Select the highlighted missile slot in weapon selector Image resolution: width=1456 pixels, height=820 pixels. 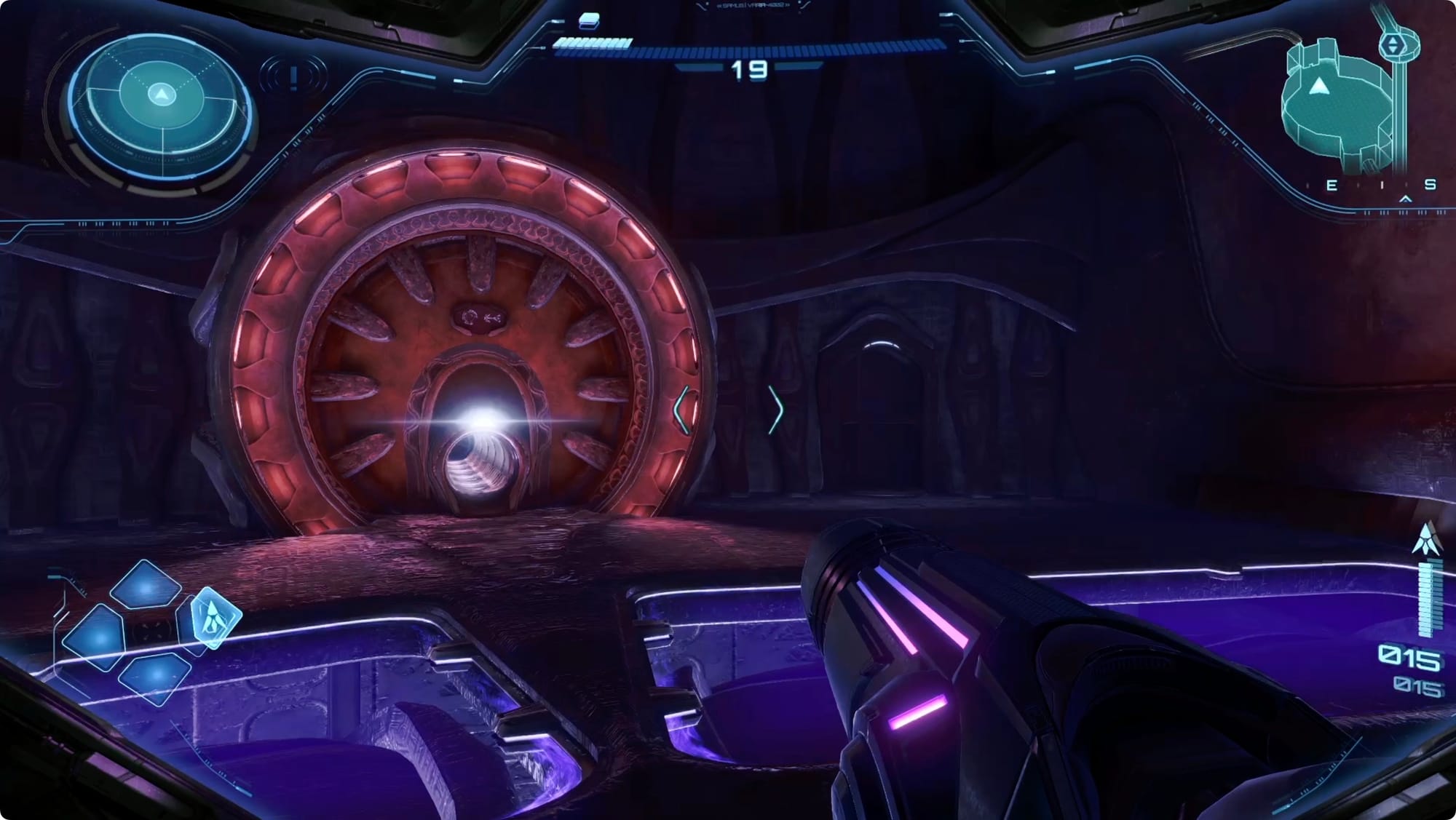point(214,618)
